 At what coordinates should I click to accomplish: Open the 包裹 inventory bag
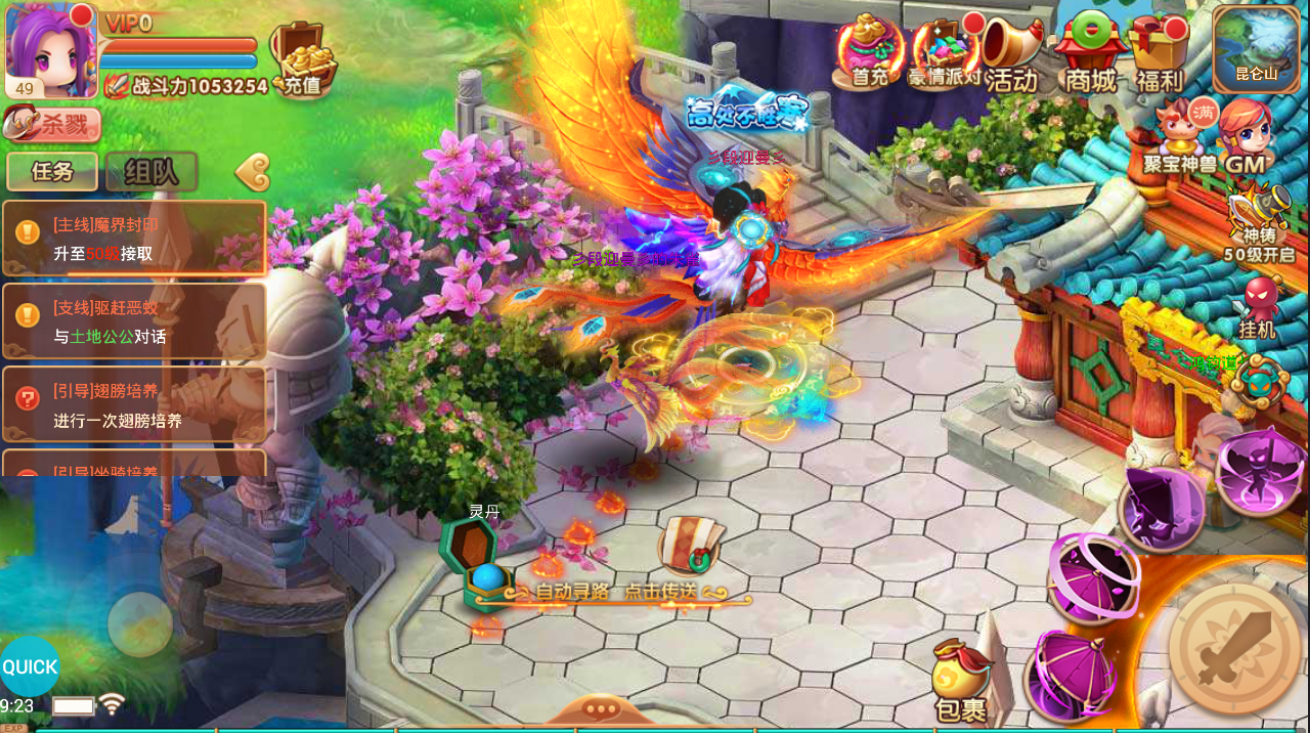960,682
